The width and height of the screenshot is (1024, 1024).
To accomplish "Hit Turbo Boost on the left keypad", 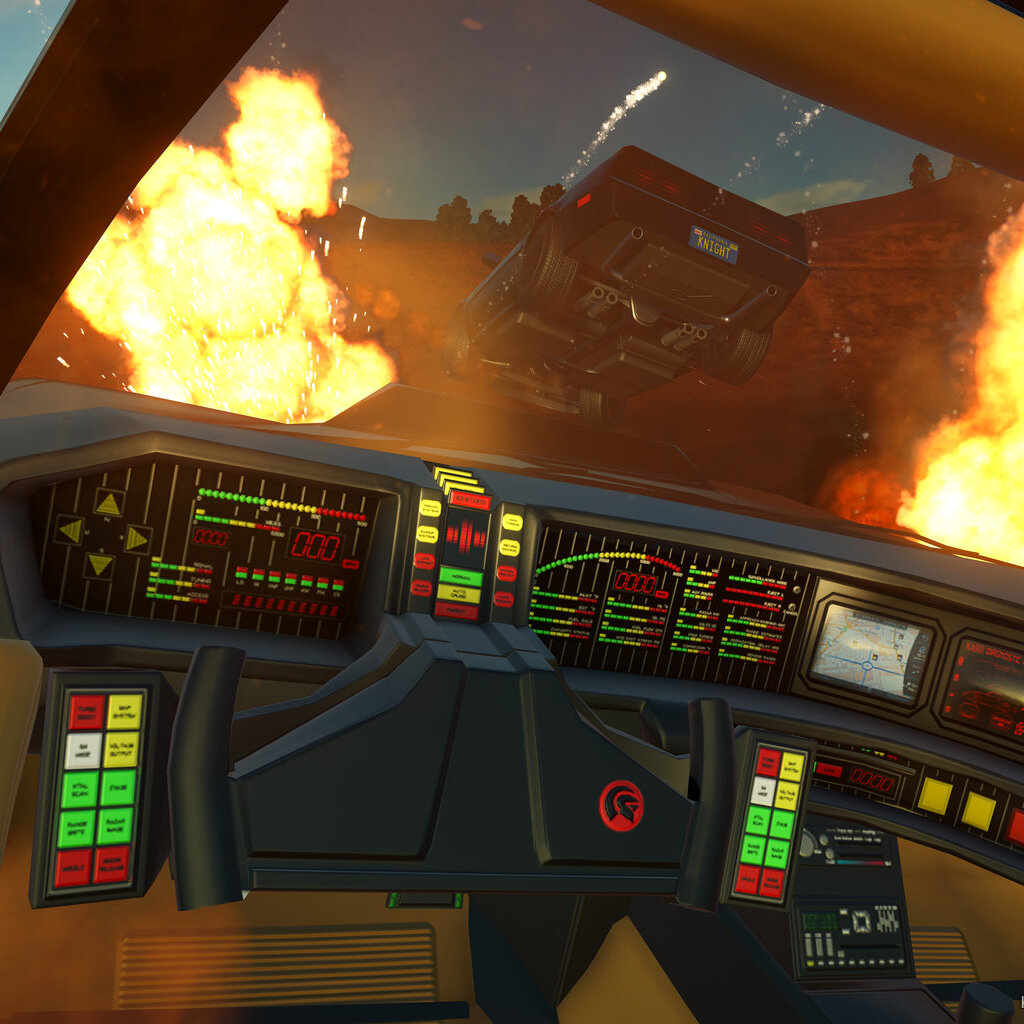I will [87, 711].
